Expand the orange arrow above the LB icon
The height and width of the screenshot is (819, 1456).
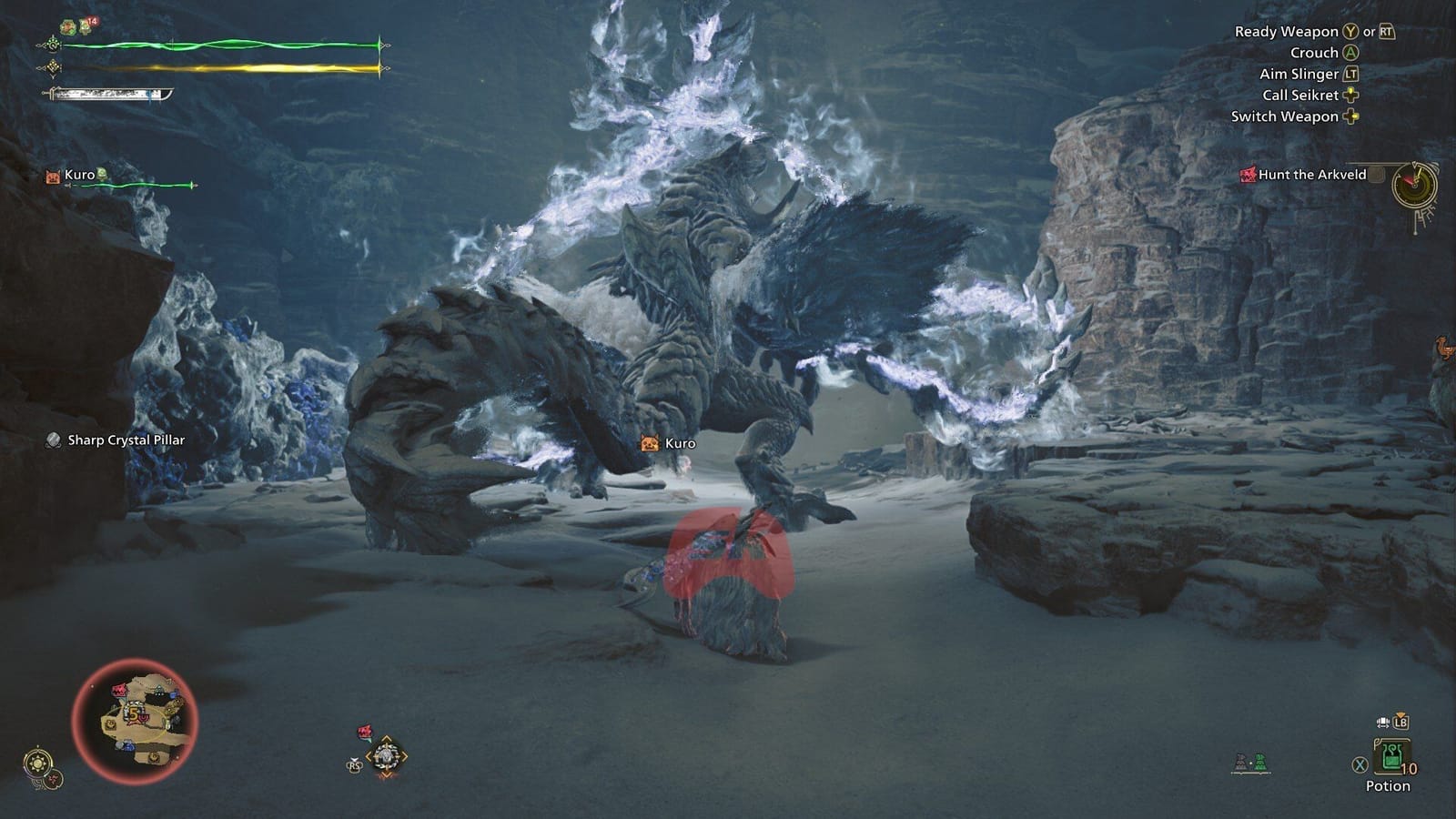pyautogui.click(x=1400, y=714)
